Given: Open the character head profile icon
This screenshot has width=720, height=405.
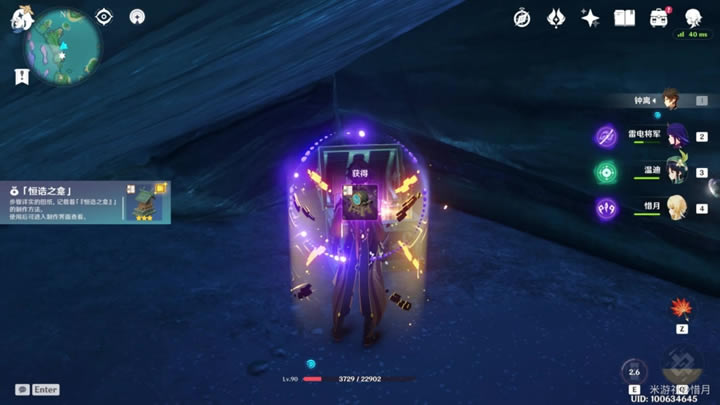Looking at the screenshot, I should [692, 18].
